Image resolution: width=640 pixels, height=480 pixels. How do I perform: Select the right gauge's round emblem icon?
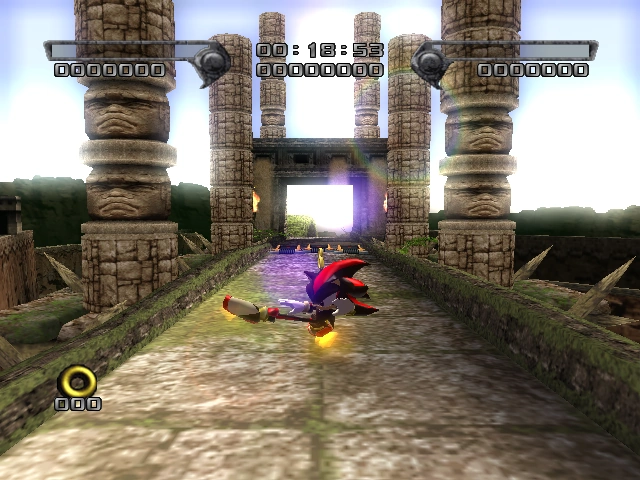tap(428, 60)
